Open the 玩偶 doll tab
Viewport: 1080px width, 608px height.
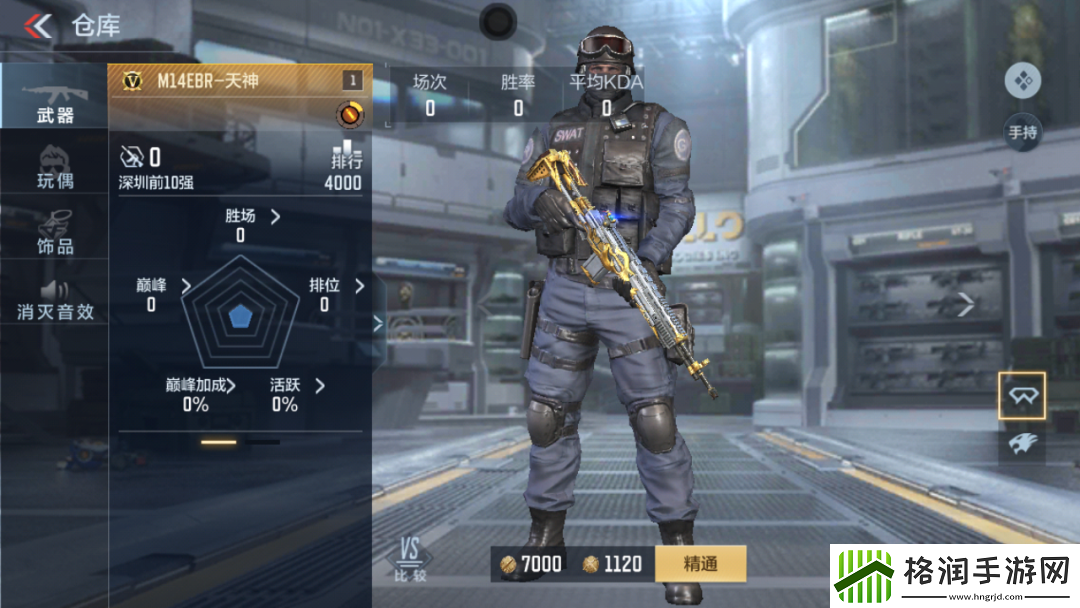point(54,168)
